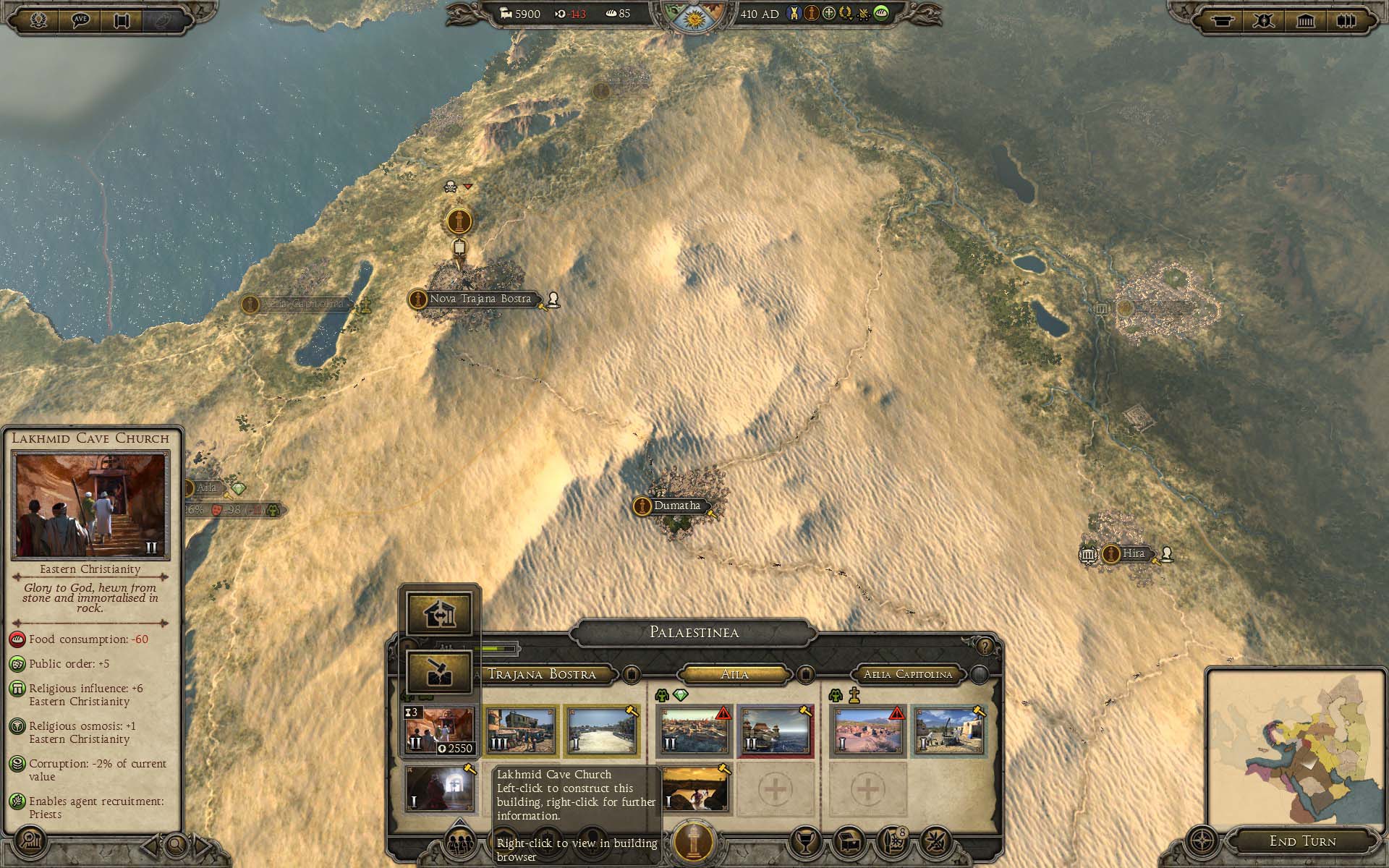This screenshot has width=1389, height=868.
Task: Select the Nova Trajana Bostra settlement label
Action: click(x=480, y=299)
